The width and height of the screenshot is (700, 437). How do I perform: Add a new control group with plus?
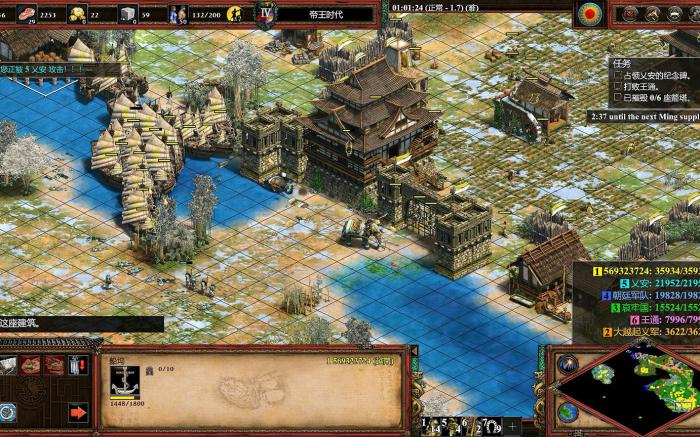(512, 427)
